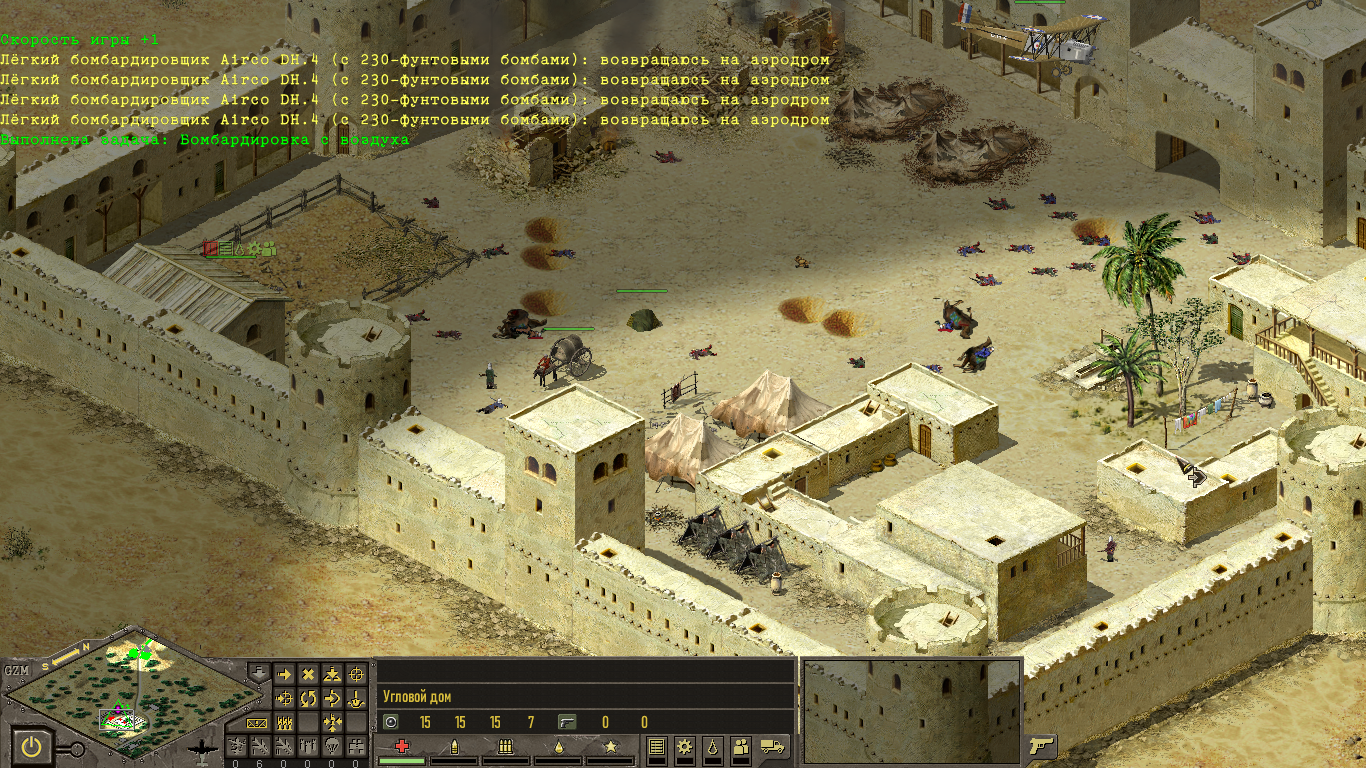1366x768 pixels.
Task: Choose the rotate arrows command
Action: tap(308, 698)
